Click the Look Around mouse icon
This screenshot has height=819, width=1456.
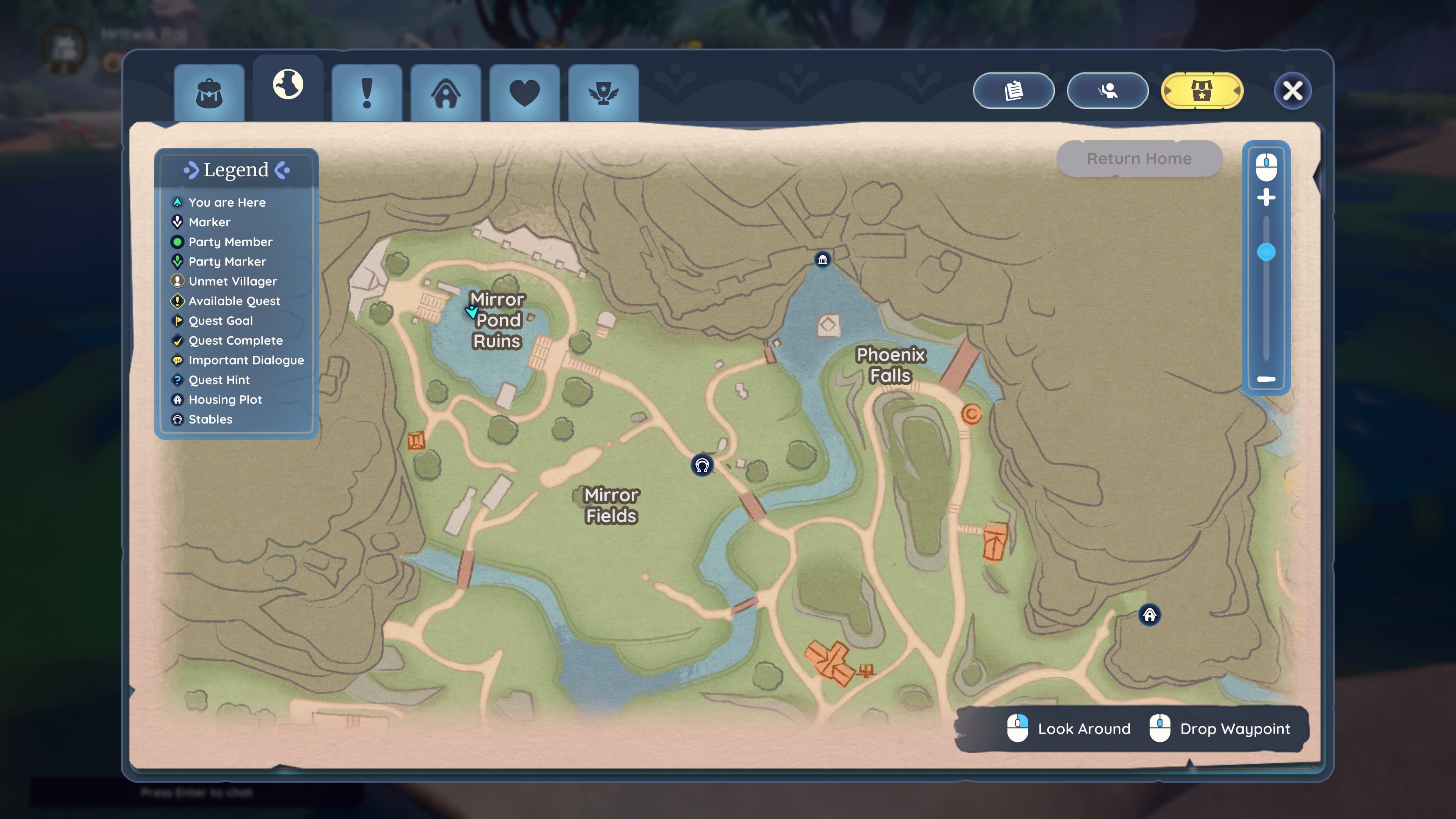1017,728
